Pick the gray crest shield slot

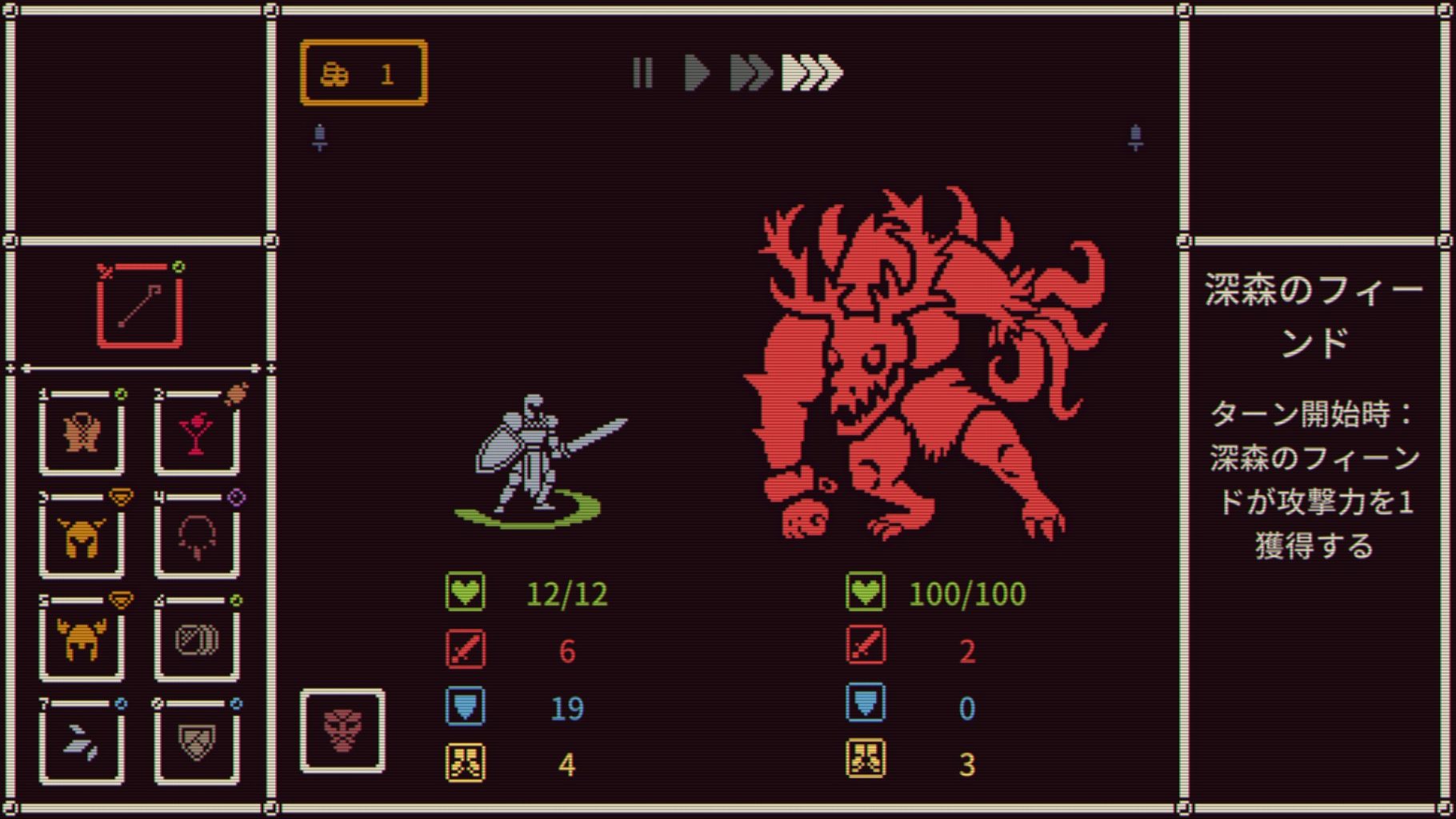tap(197, 742)
